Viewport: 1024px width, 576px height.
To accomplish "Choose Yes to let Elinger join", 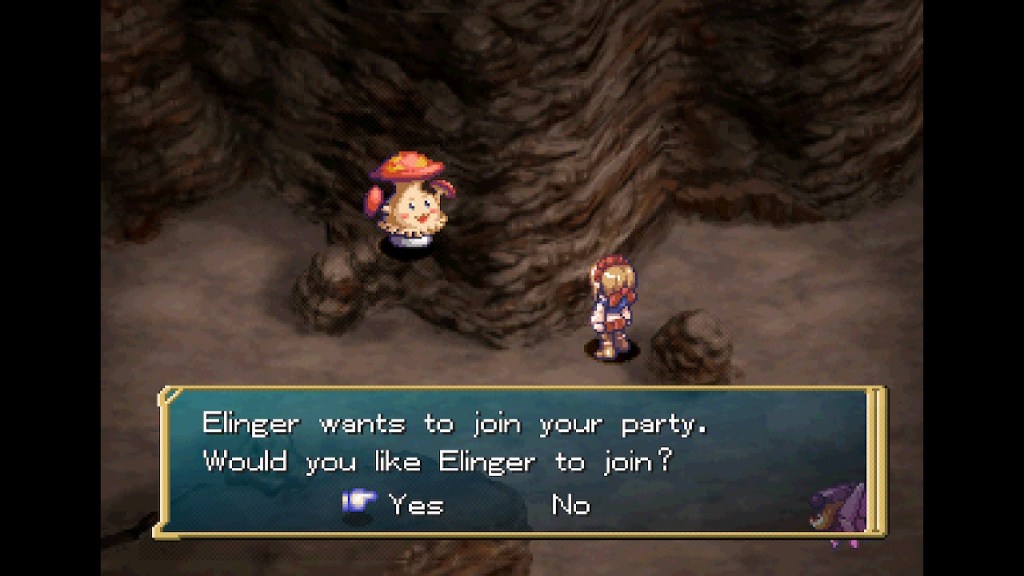I will 415,505.
